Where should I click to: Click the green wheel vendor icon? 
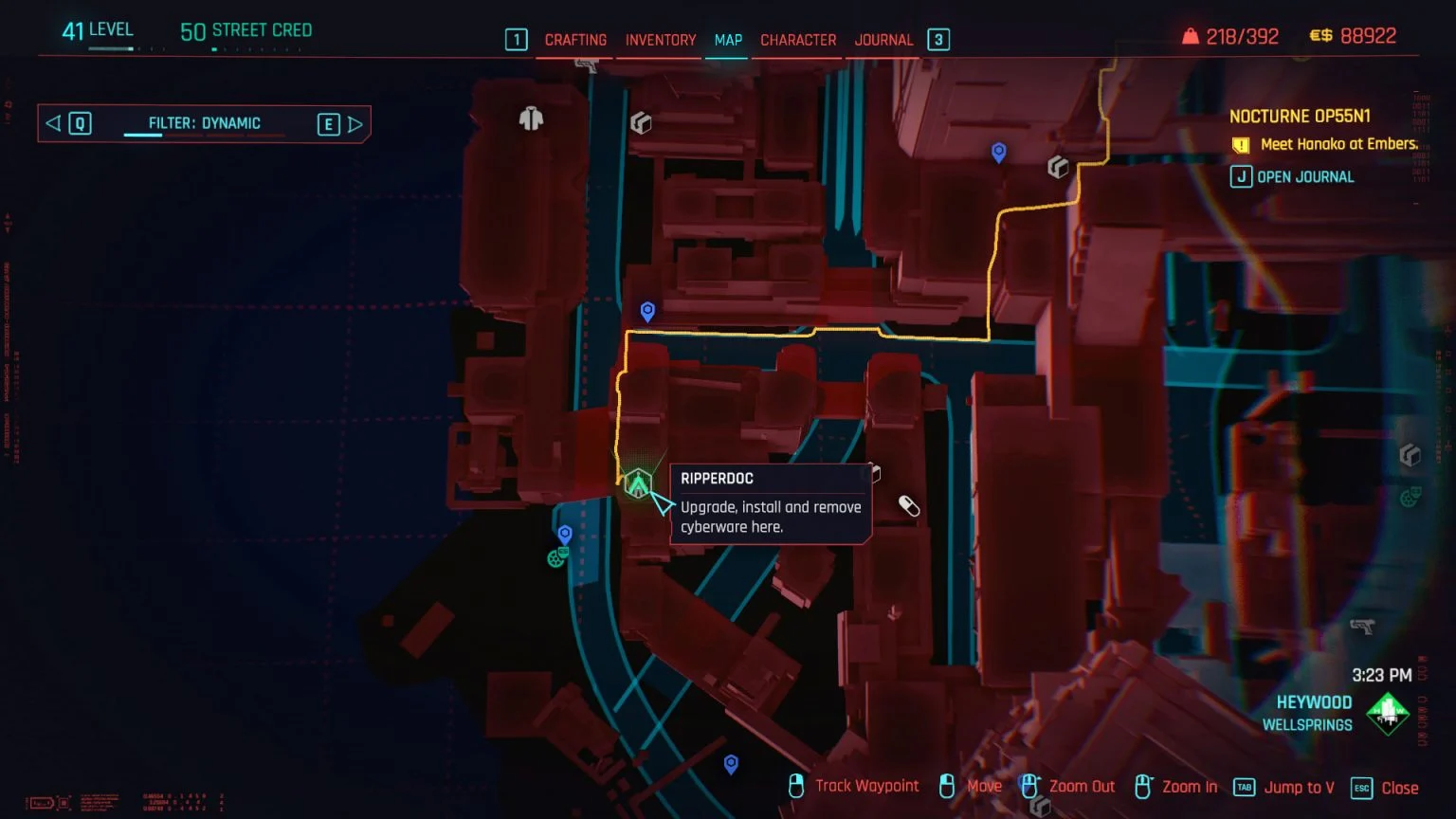click(558, 557)
